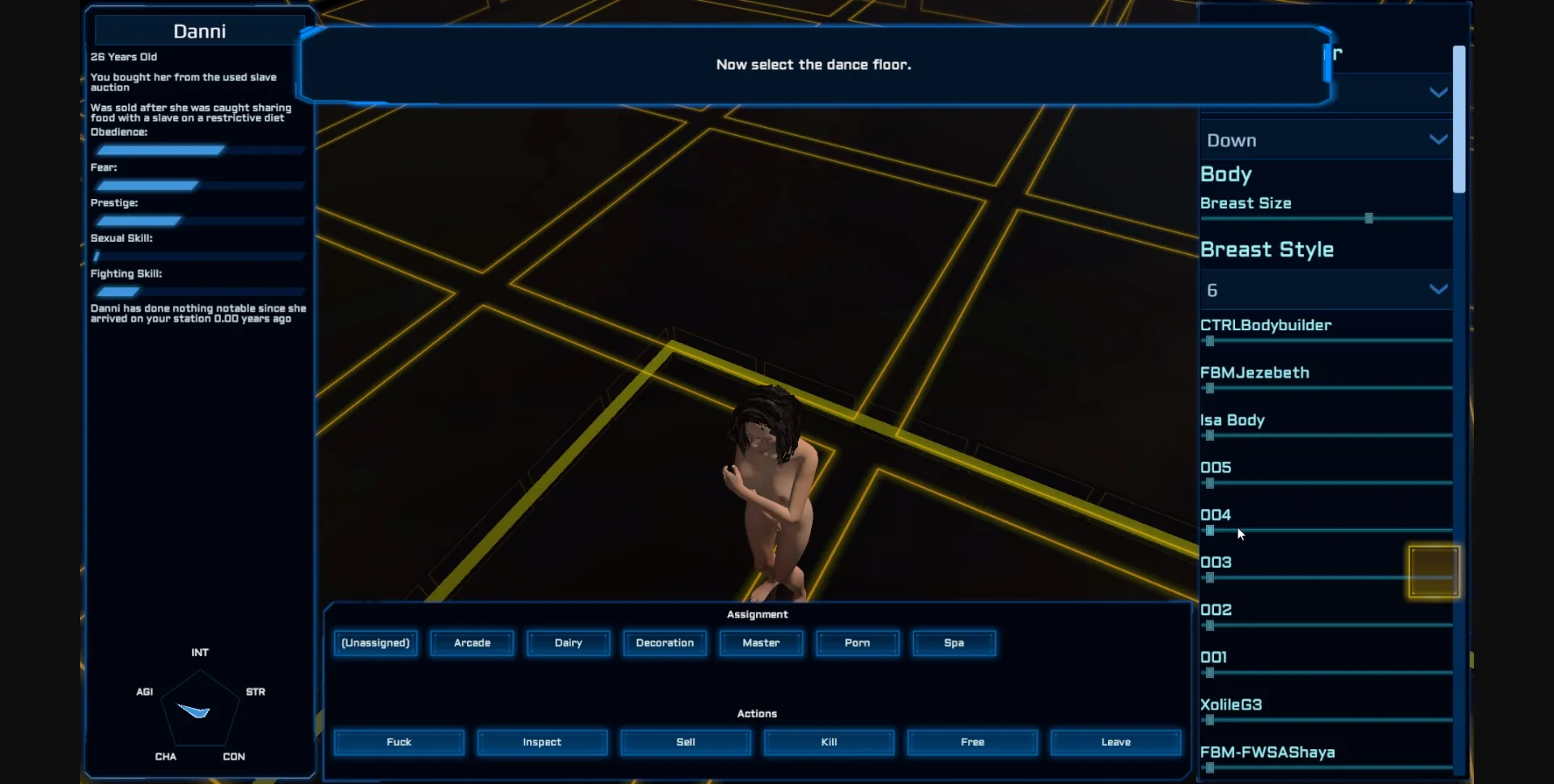The image size is (1554, 784).
Task: Send Danni to the Spa
Action: (x=953, y=643)
